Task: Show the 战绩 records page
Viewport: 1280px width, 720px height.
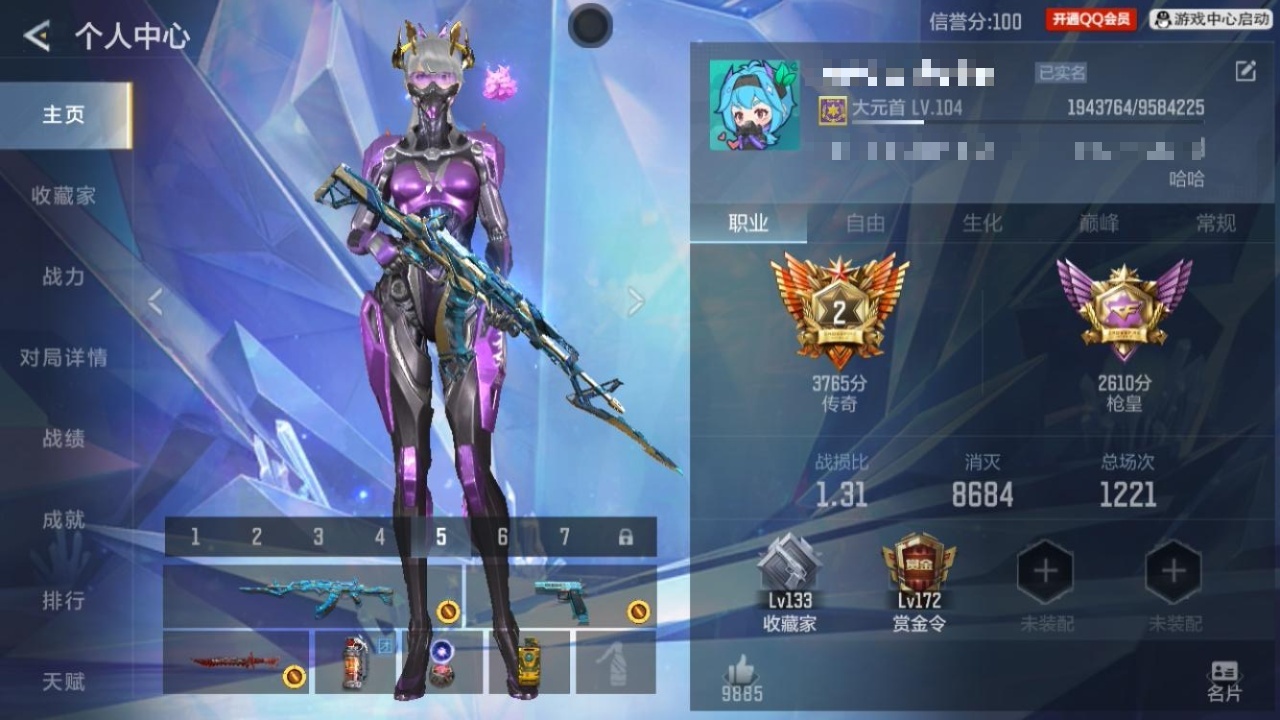Action: coord(64,439)
